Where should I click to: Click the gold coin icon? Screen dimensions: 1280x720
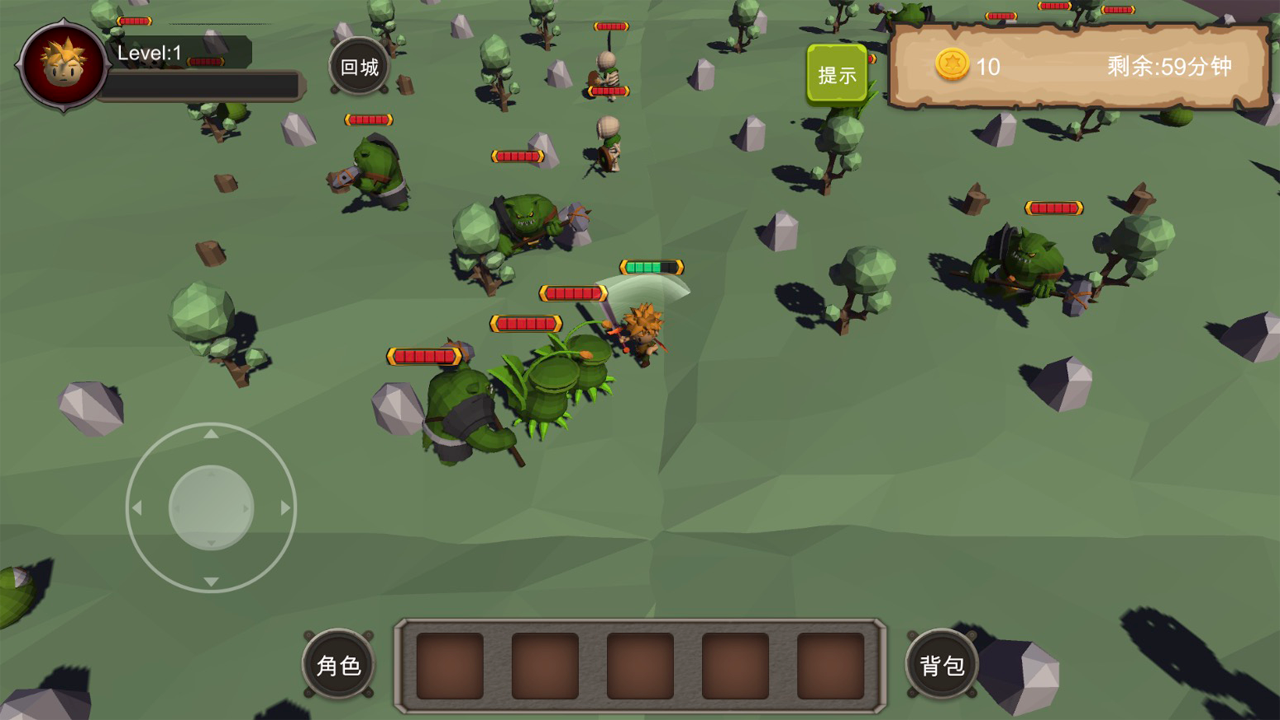pos(952,65)
